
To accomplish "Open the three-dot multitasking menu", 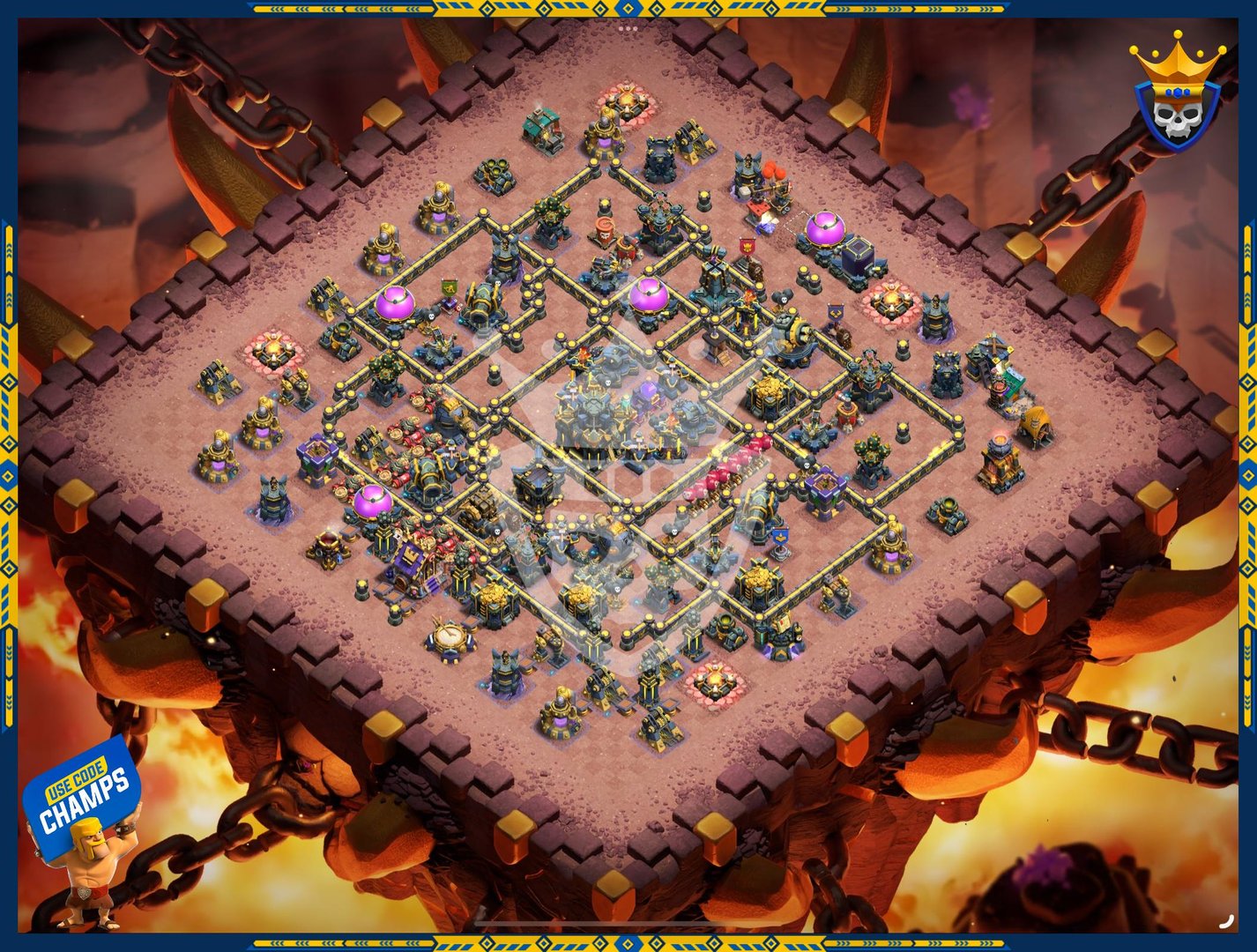I will click(628, 28).
